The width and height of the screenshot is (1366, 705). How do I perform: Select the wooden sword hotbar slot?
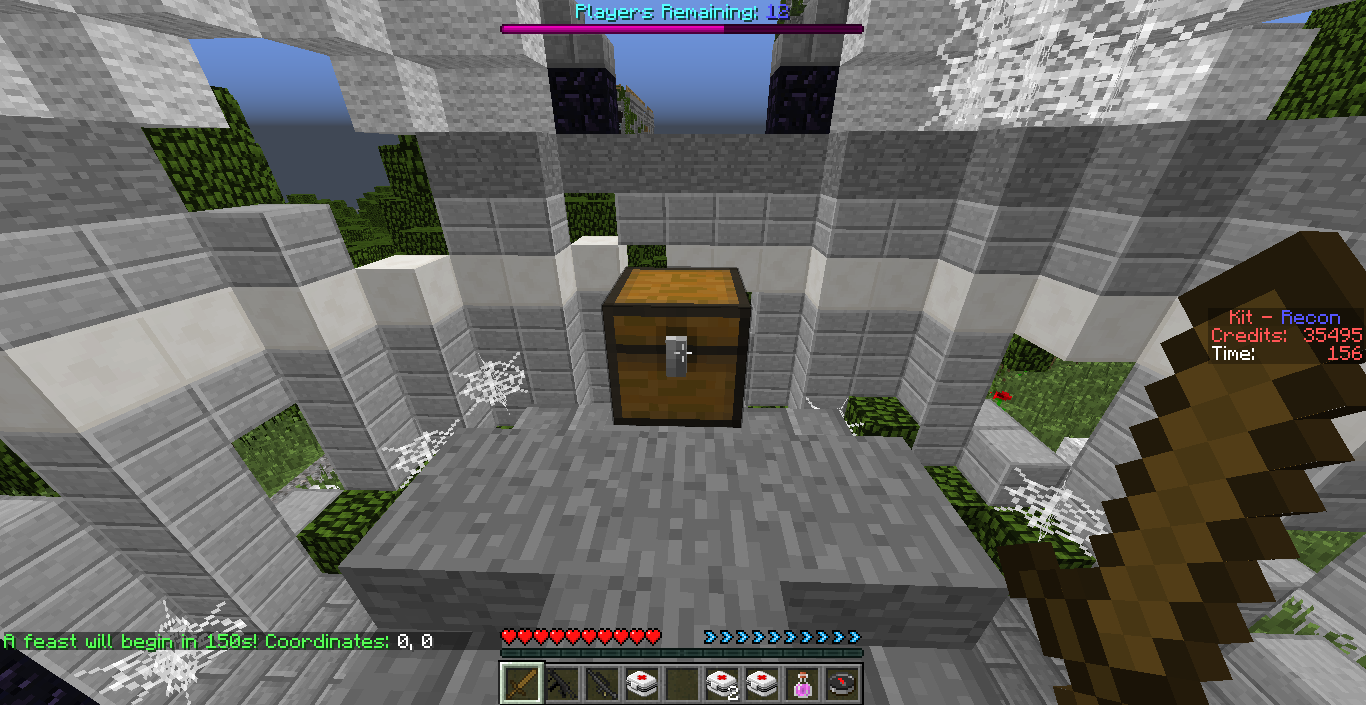tap(521, 683)
